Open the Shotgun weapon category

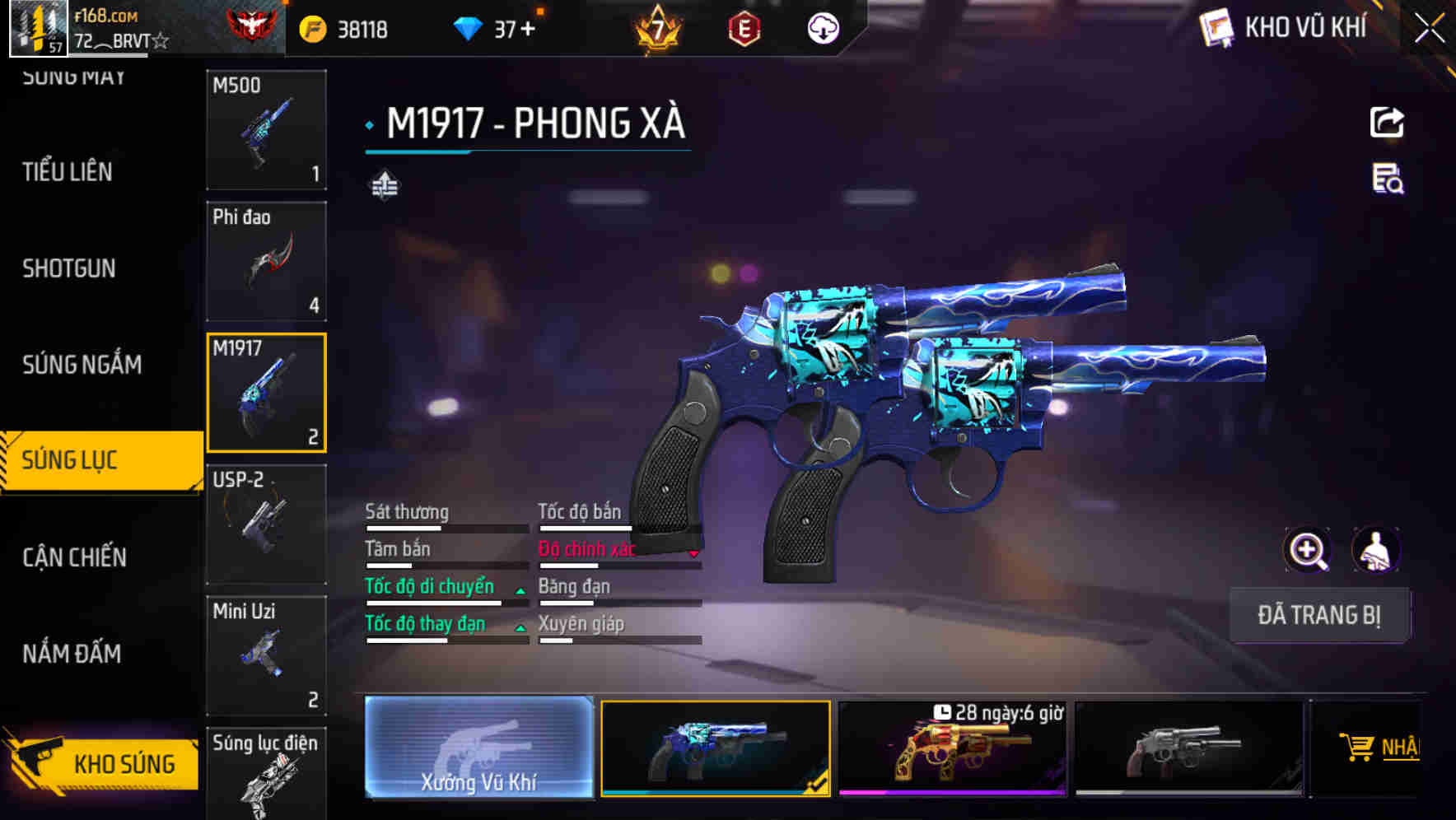(69, 268)
